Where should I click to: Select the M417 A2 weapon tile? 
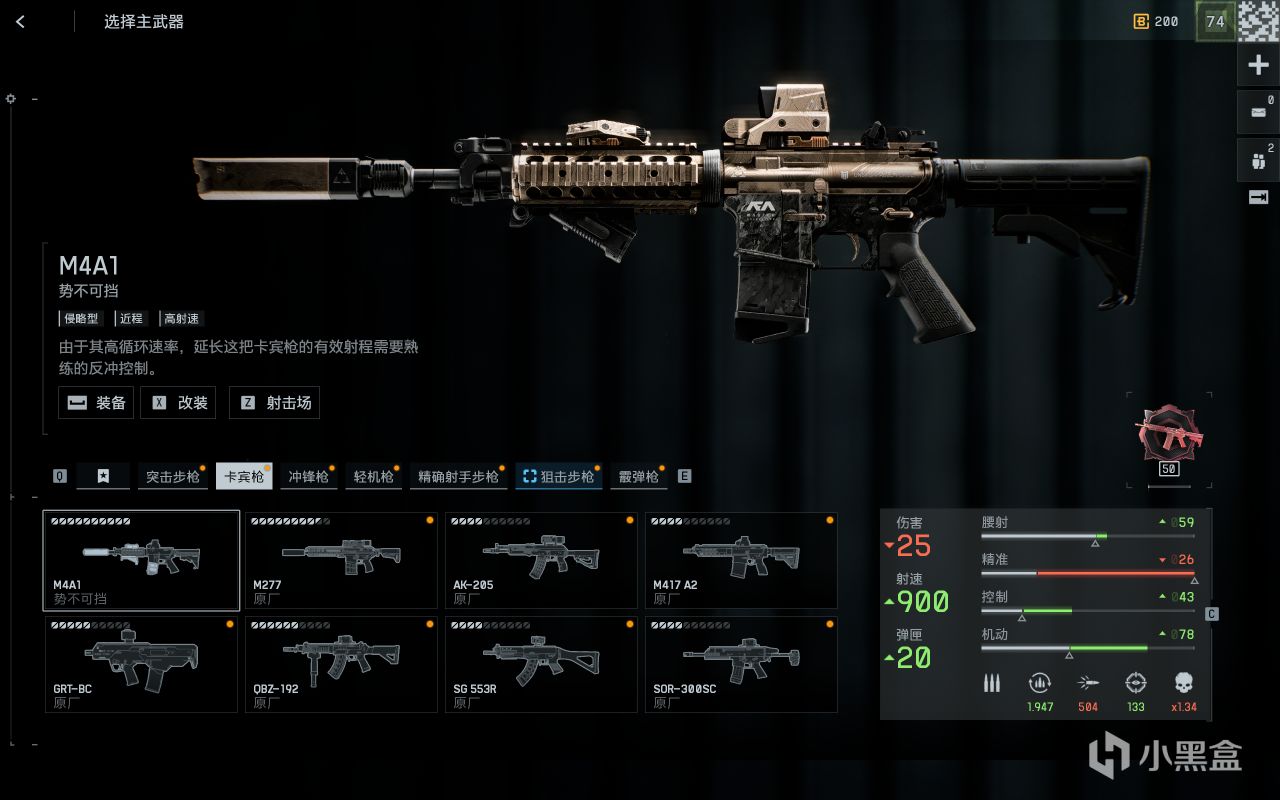(741, 560)
